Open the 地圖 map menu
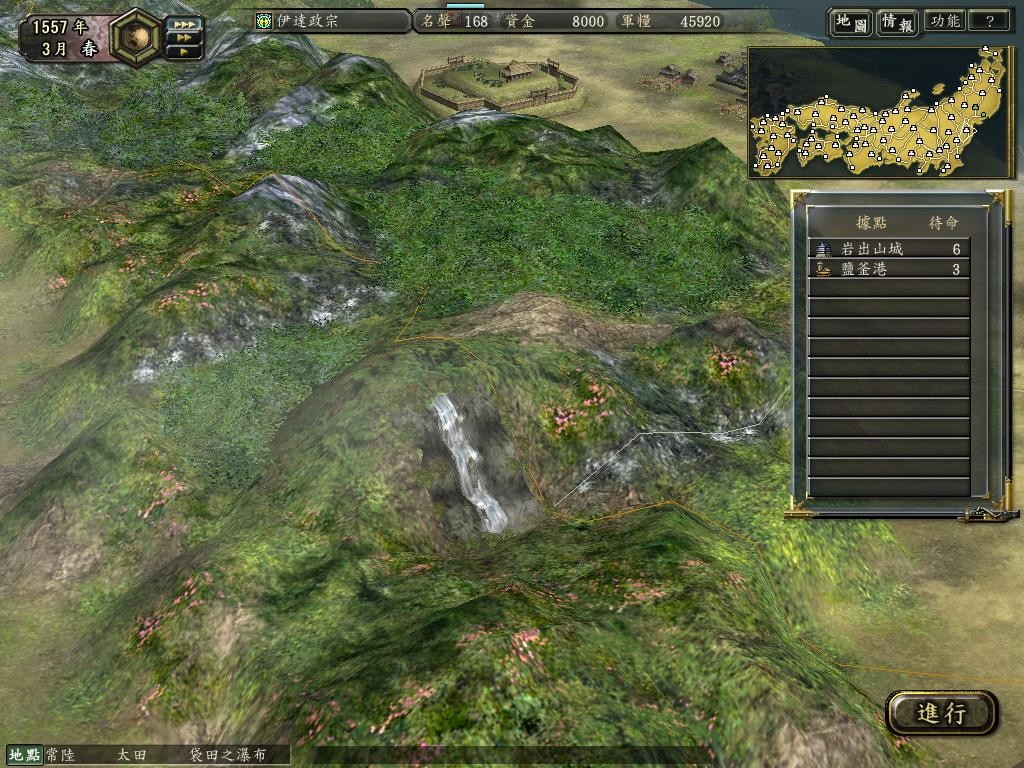This screenshot has width=1024, height=768. tap(850, 21)
